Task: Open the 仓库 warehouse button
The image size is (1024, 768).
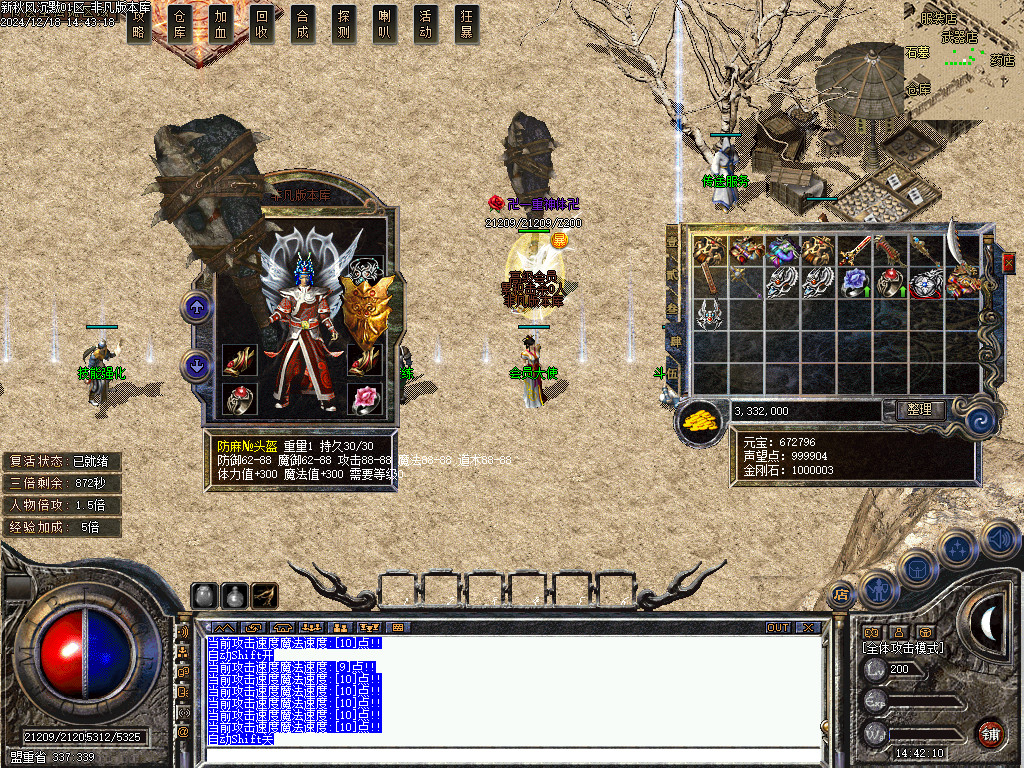Action: [x=180, y=24]
